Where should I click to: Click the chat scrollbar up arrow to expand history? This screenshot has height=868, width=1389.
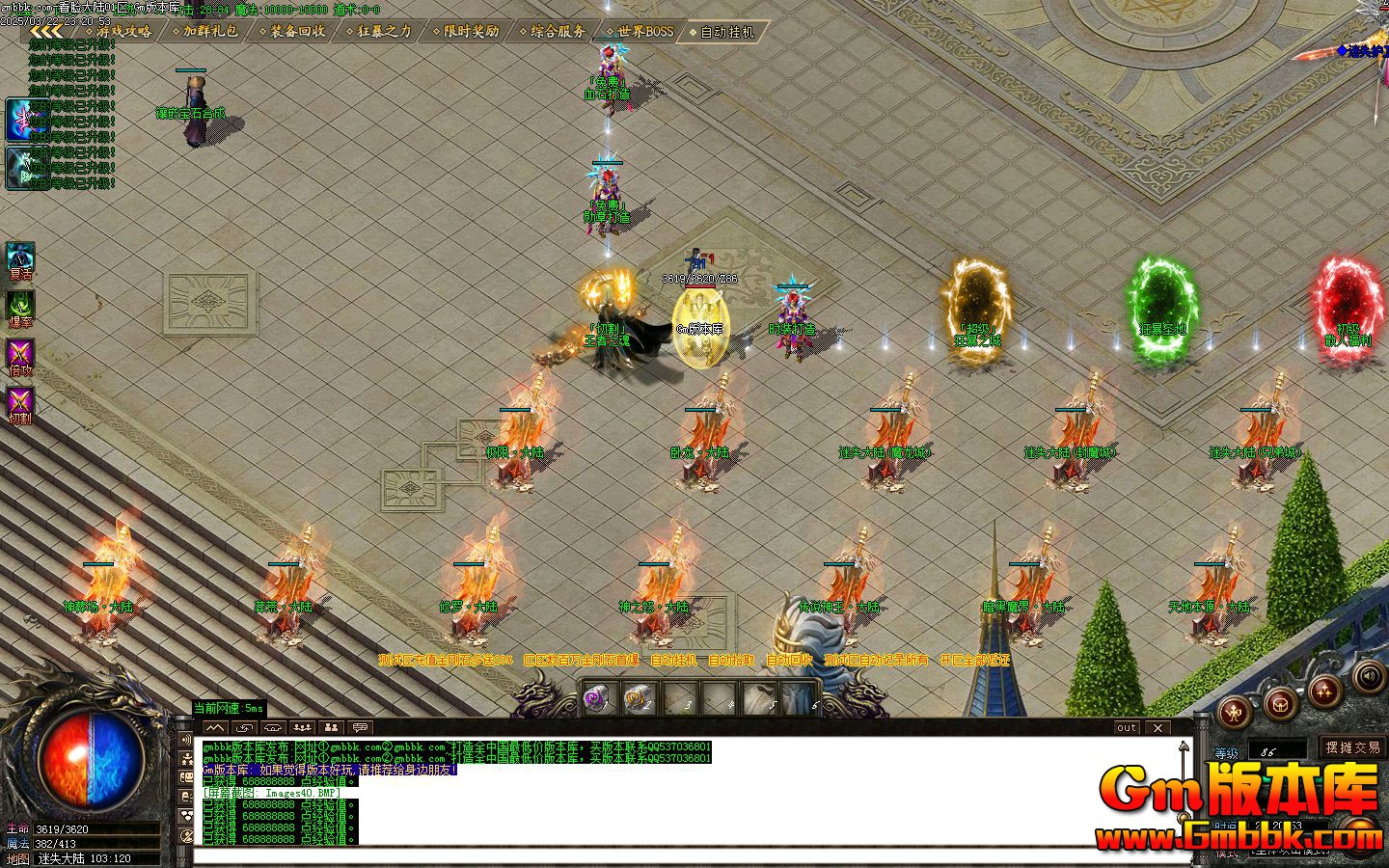[x=1184, y=746]
